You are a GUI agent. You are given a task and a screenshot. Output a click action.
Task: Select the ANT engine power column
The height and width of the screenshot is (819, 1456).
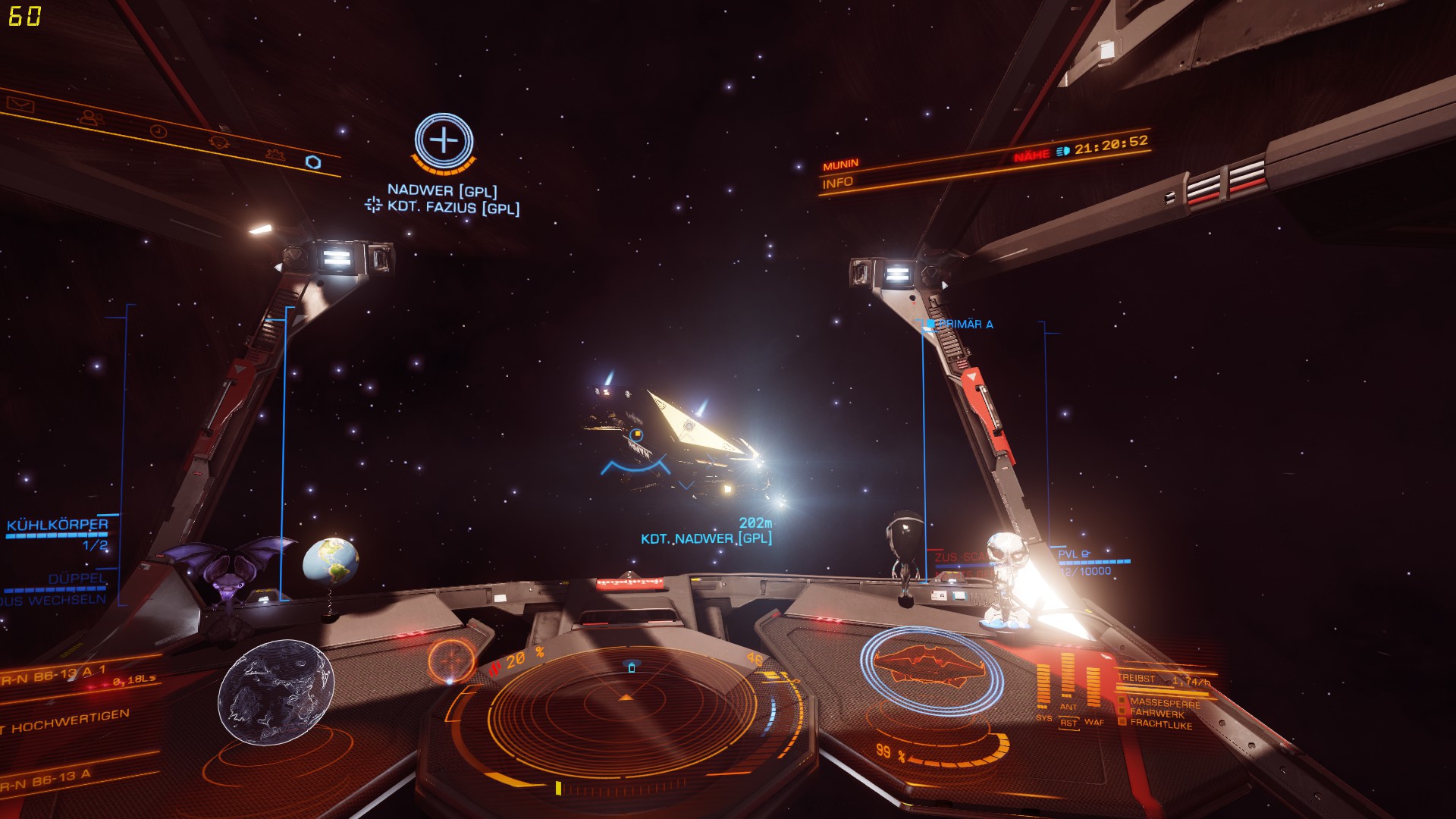(x=1068, y=679)
